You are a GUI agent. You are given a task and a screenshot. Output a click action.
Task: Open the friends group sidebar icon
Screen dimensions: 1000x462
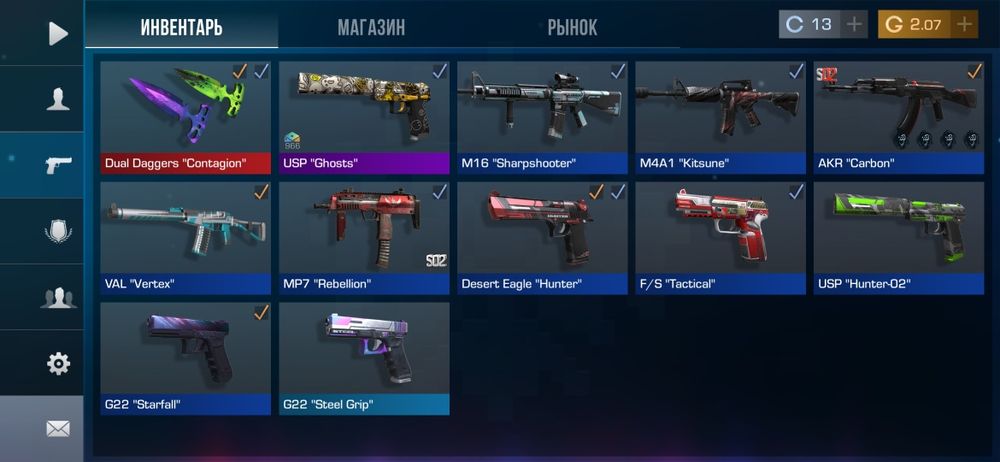pyautogui.click(x=57, y=297)
